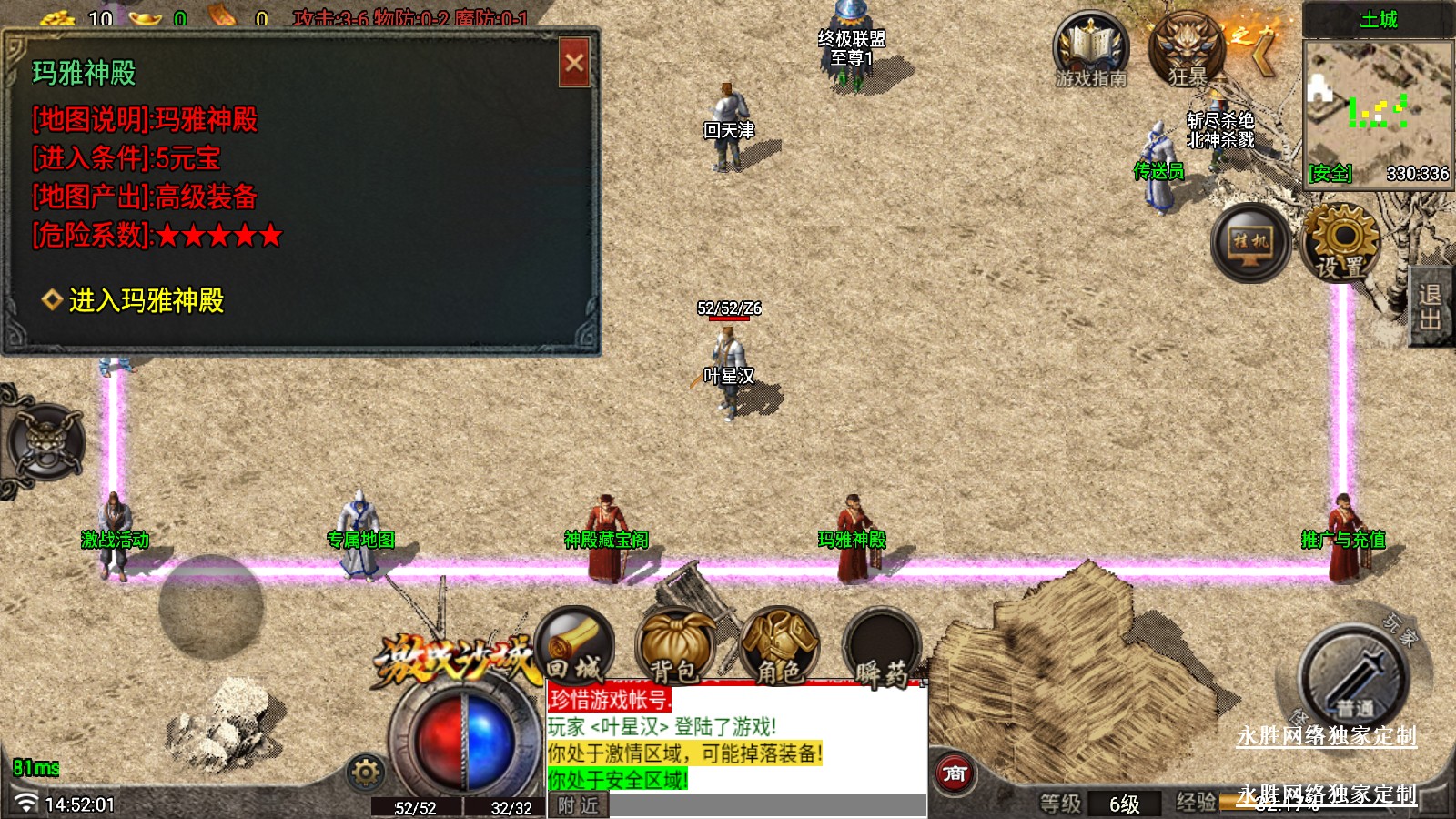Activate the 狂暴 beast icon
This screenshot has width=1456, height=819.
pyautogui.click(x=1187, y=51)
